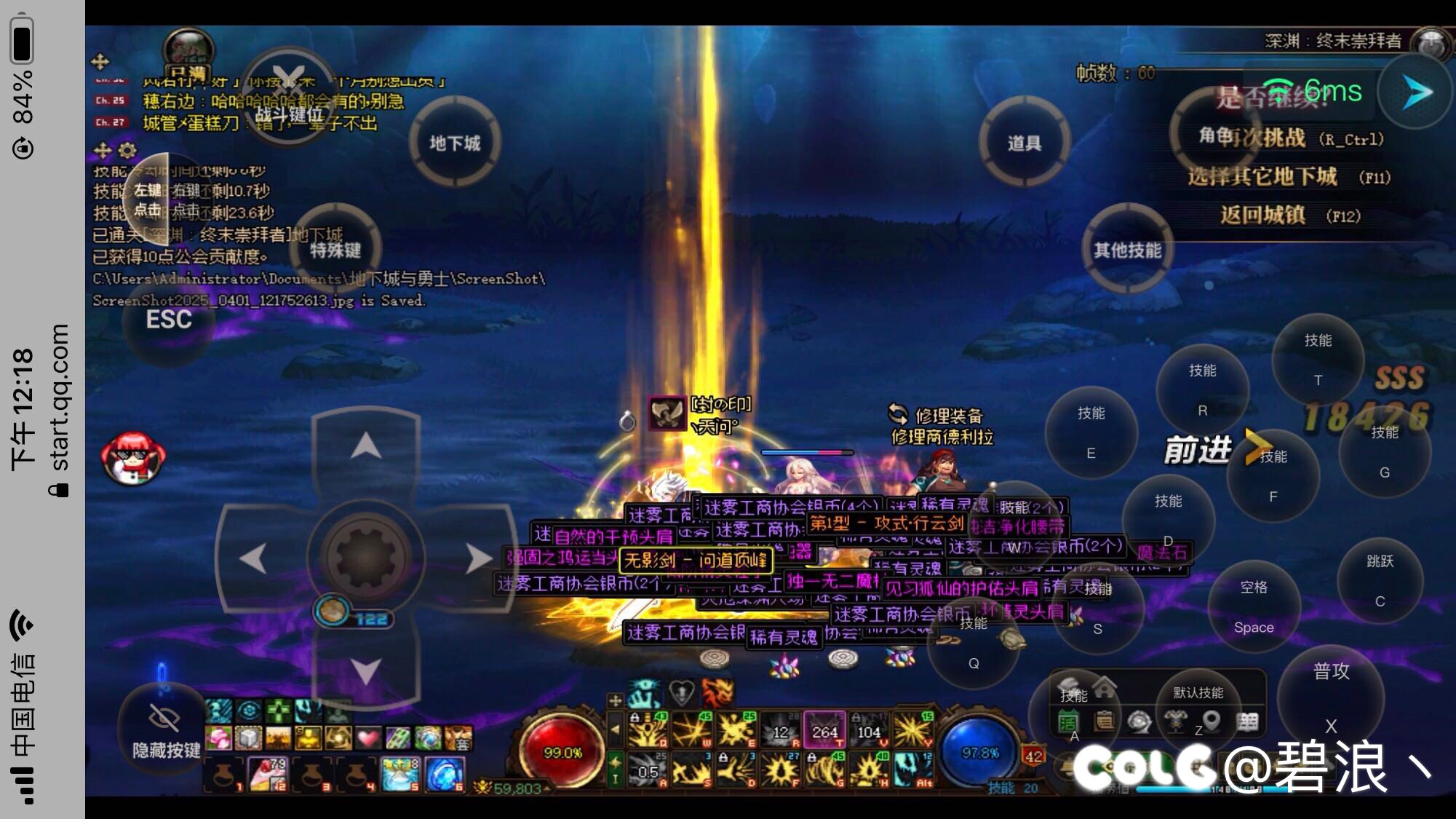Open the 道具 items button
This screenshot has width=1456, height=819.
coord(1024,143)
